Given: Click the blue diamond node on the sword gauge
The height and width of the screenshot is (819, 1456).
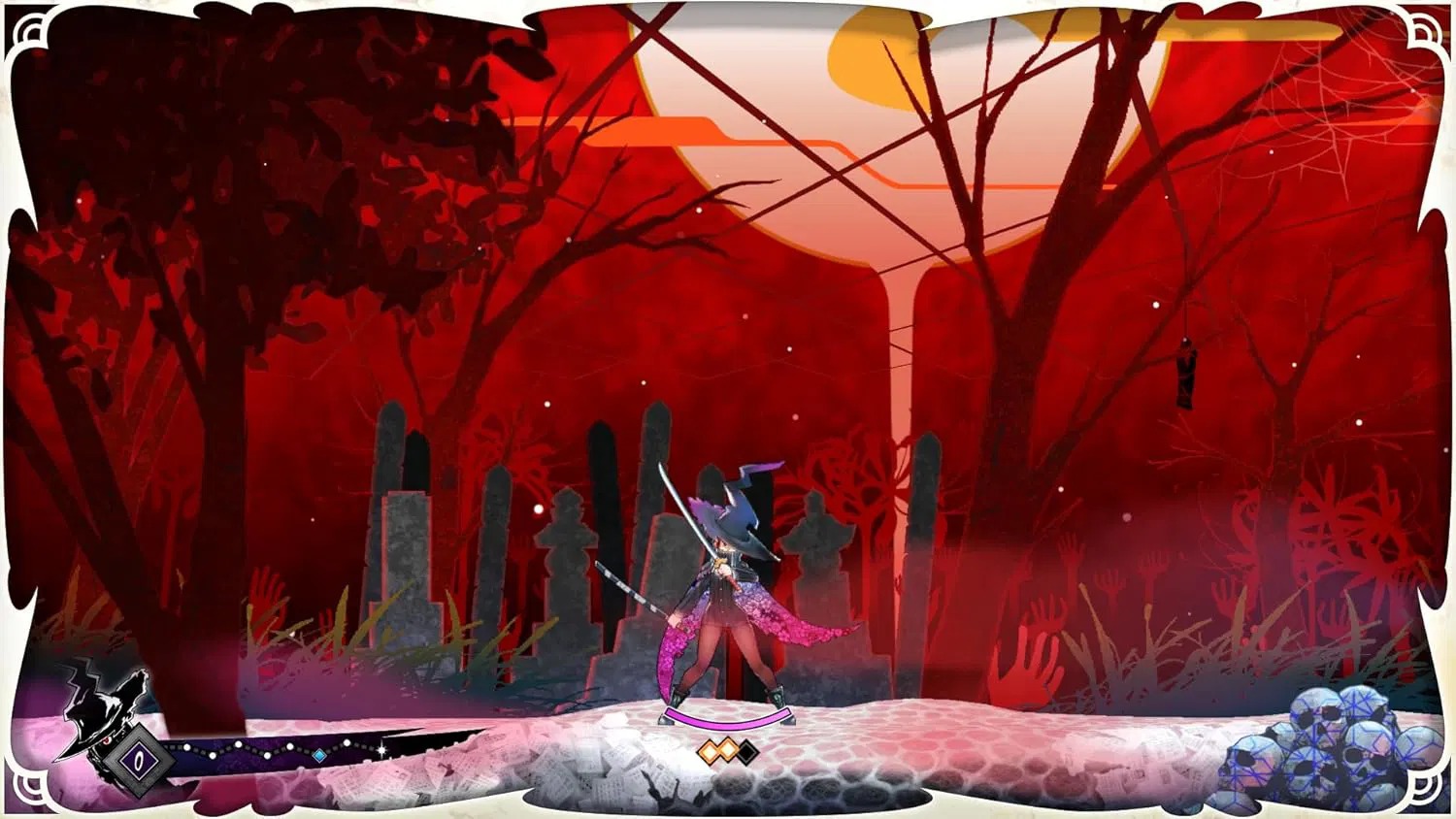Looking at the screenshot, I should tap(318, 754).
